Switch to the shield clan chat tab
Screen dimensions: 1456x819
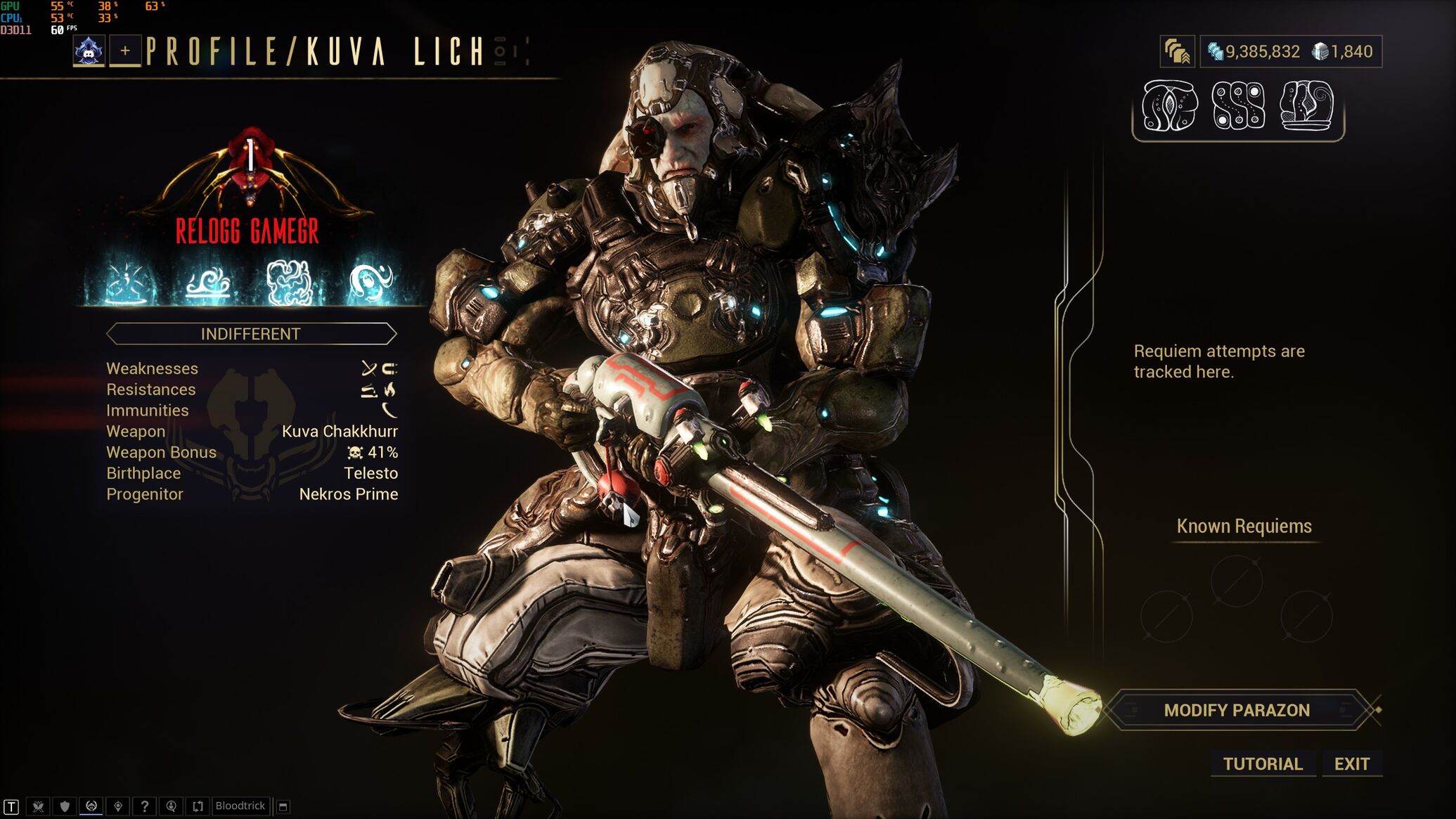pyautogui.click(x=65, y=806)
